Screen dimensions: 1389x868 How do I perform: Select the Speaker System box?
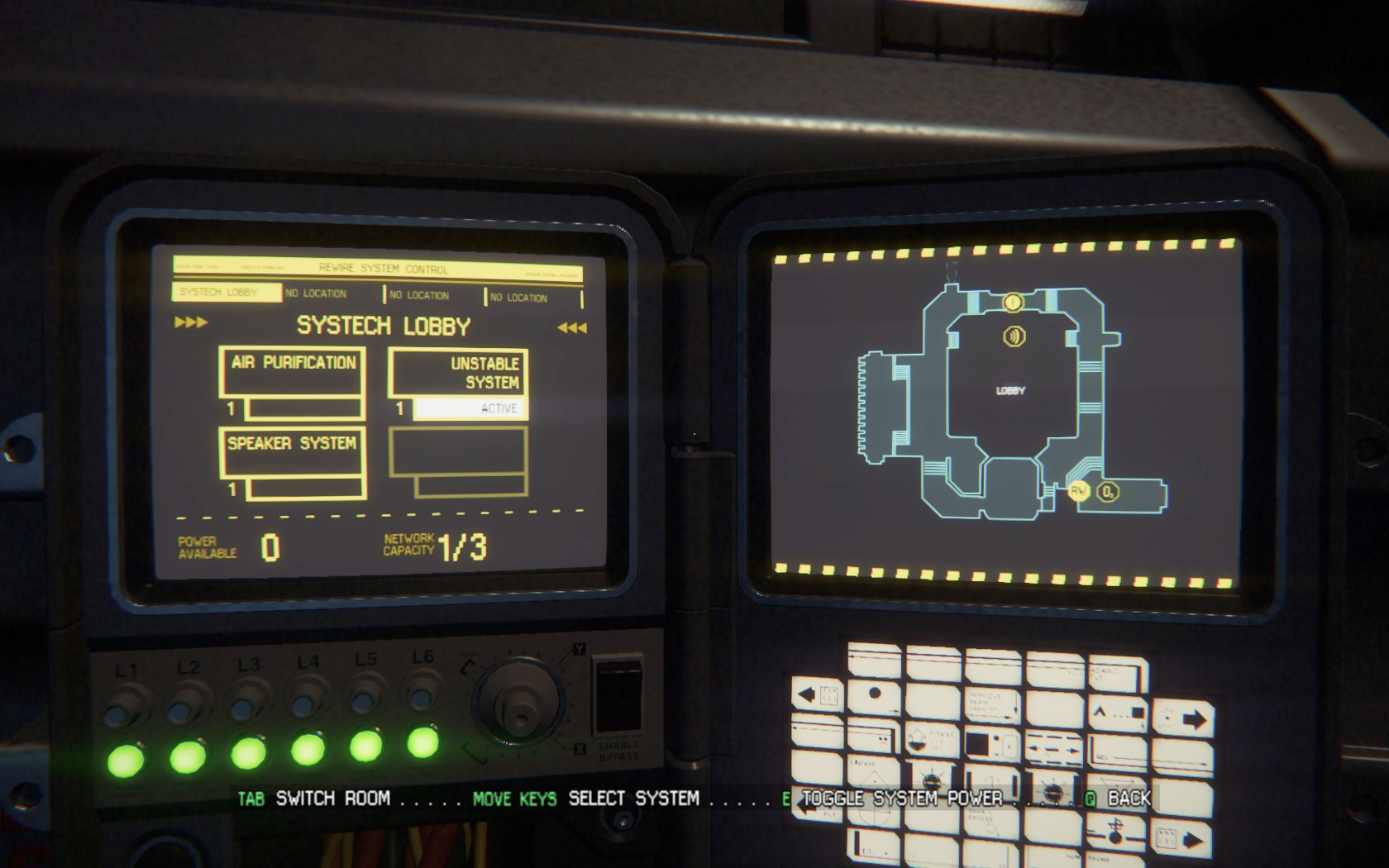click(293, 451)
